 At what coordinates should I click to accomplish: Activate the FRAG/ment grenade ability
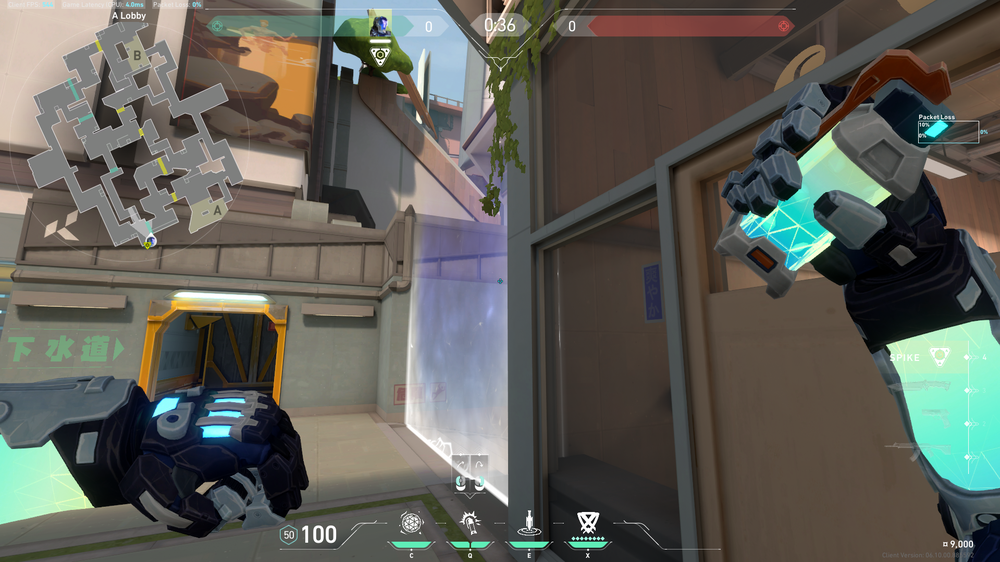411,522
